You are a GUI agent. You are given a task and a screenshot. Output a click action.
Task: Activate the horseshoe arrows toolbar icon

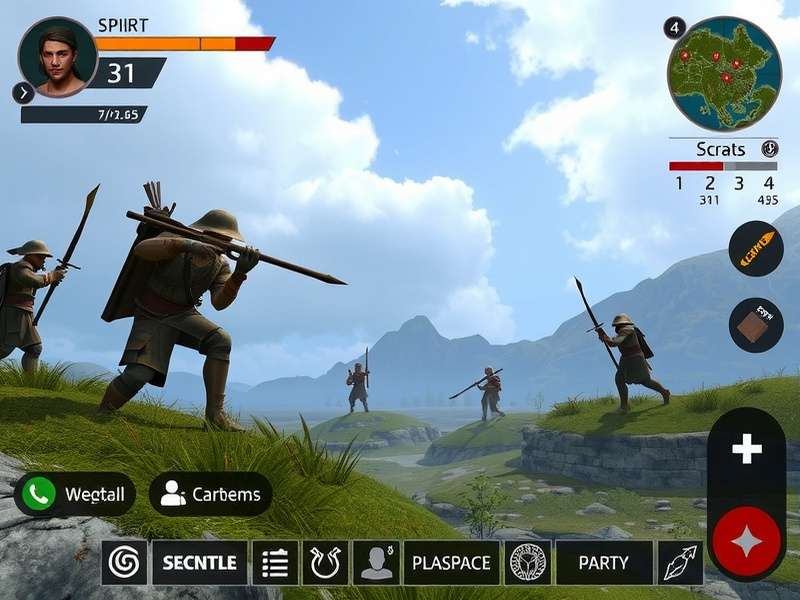[325, 563]
